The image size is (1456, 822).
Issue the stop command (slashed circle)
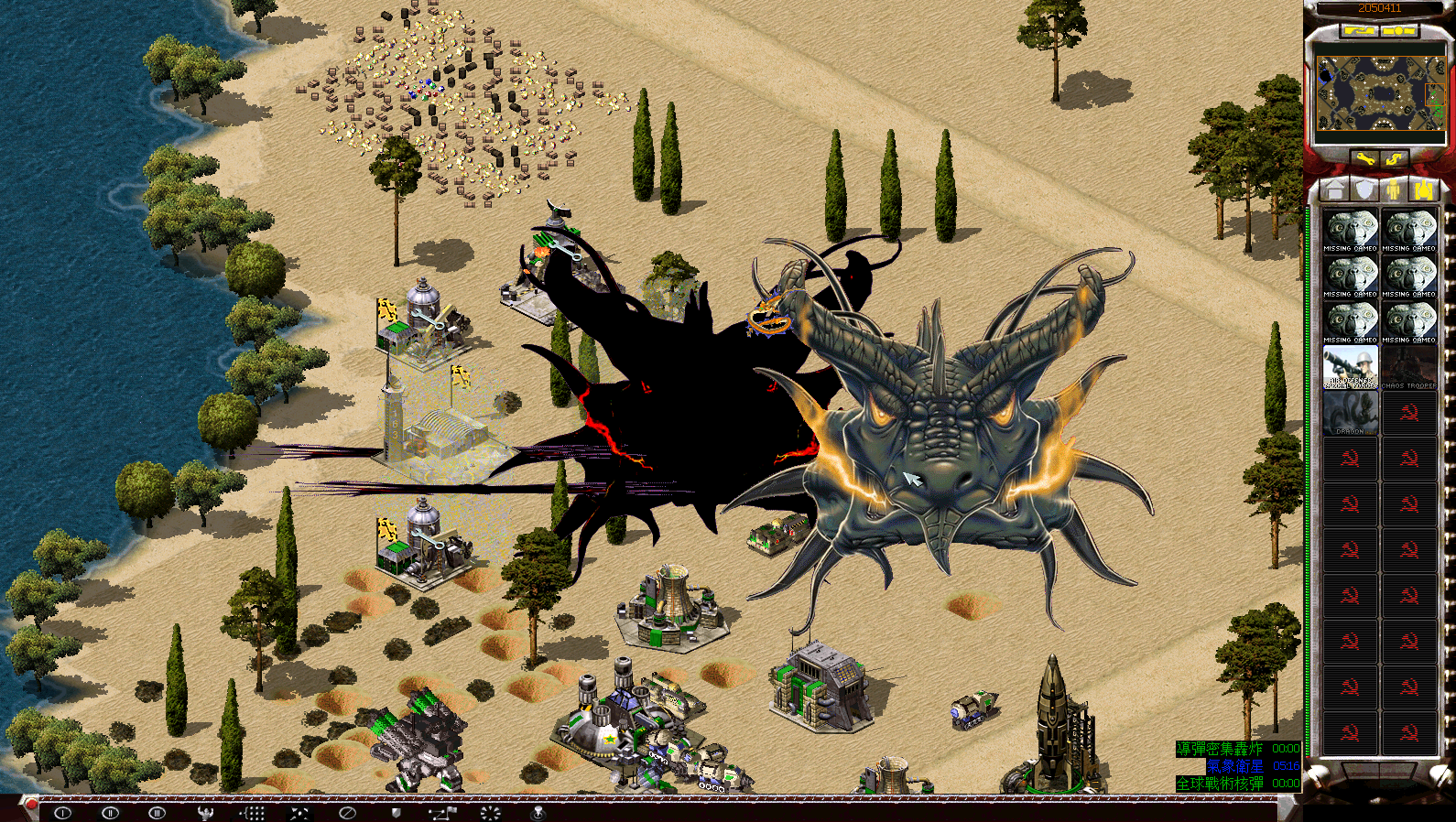(x=347, y=812)
